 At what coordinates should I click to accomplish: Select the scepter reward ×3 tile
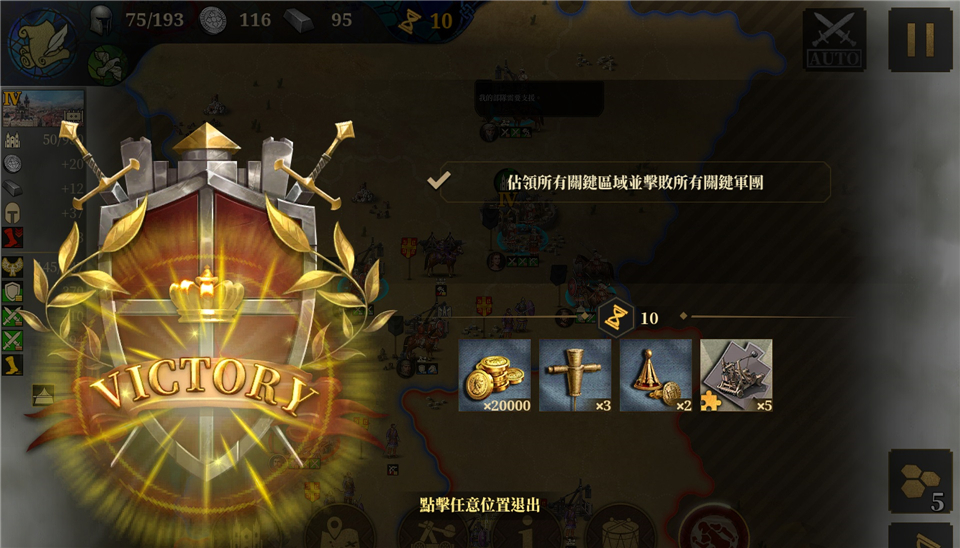(575, 375)
